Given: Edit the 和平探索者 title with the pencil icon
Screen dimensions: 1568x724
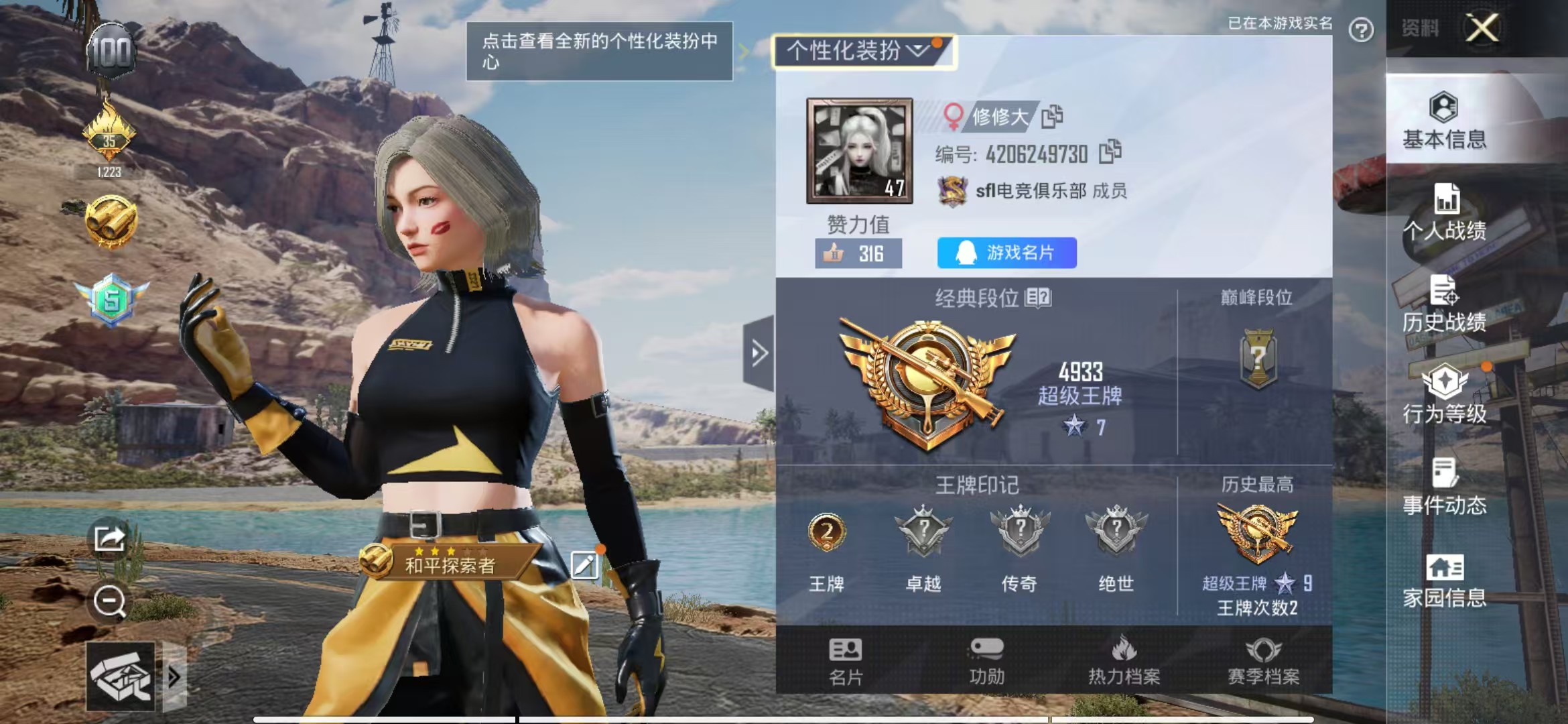Looking at the screenshot, I should click(584, 565).
